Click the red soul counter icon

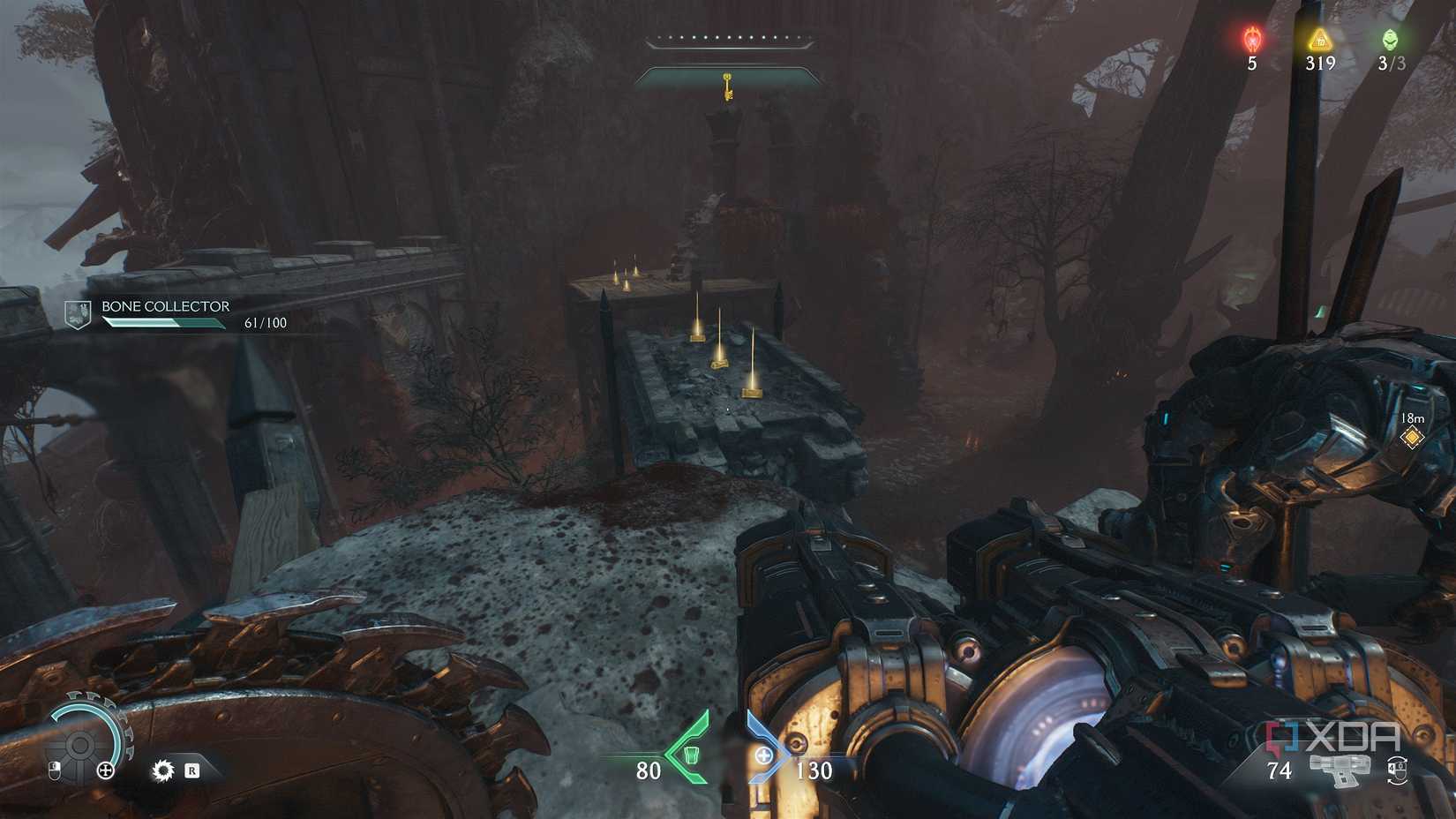click(1252, 39)
